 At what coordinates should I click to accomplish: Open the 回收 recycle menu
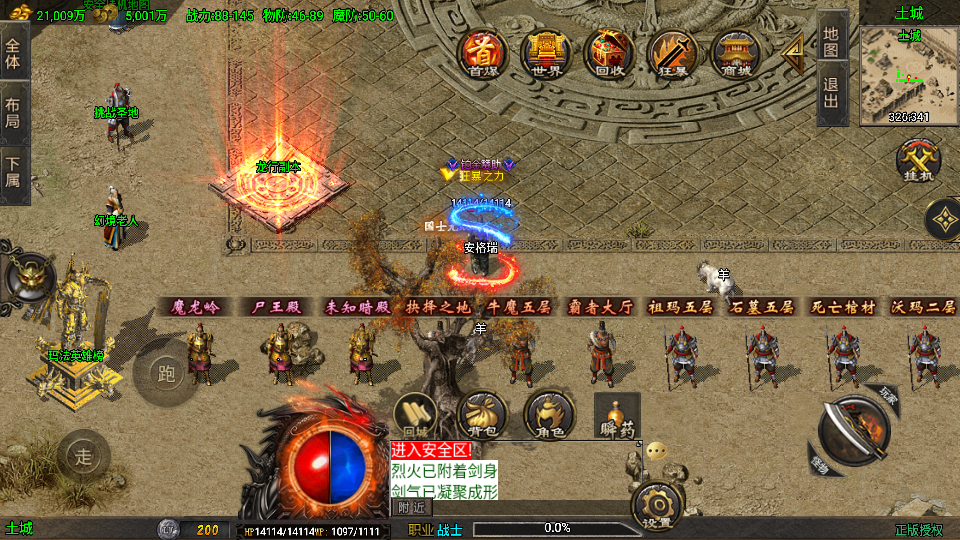(x=608, y=53)
